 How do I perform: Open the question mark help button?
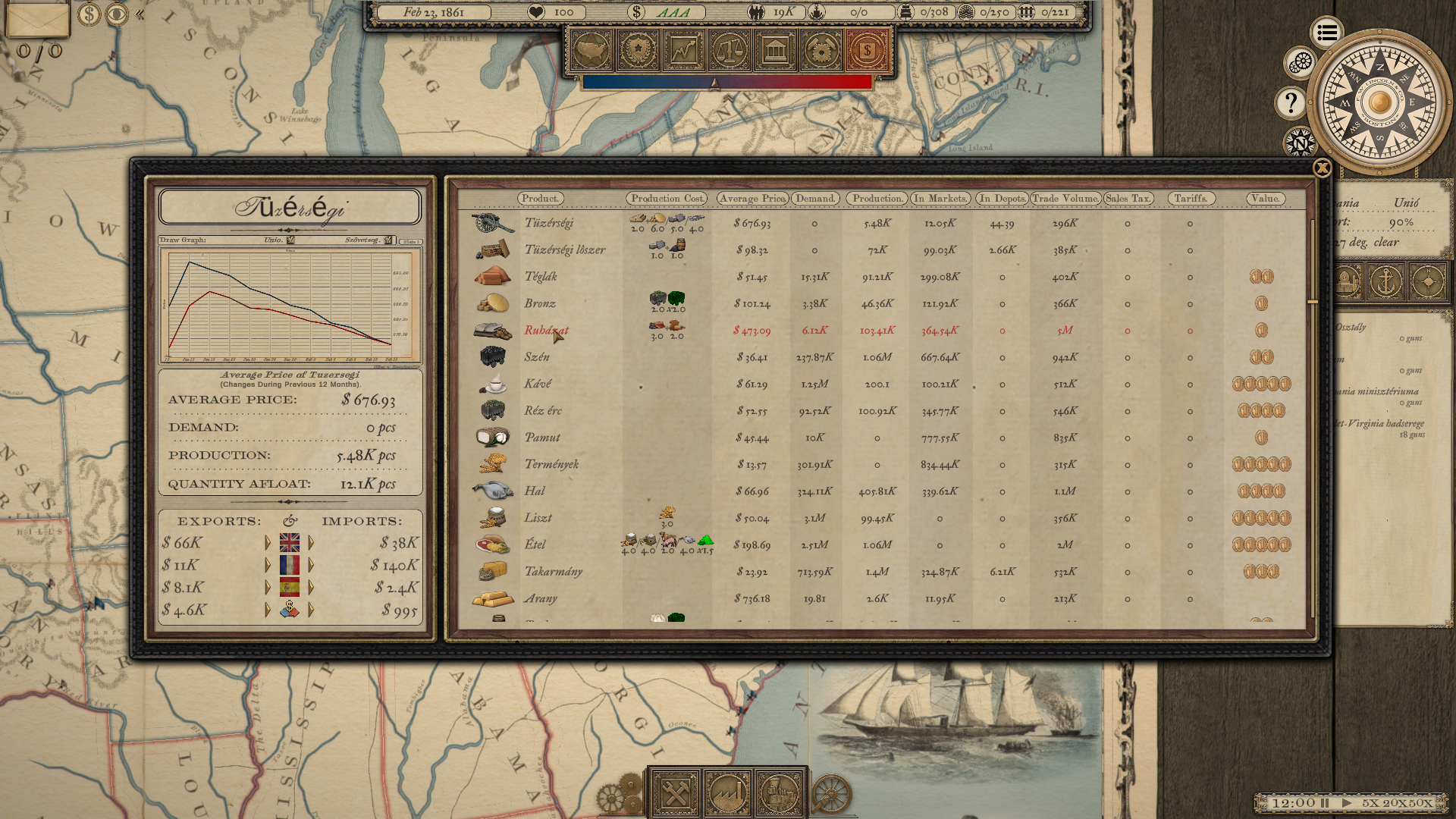tap(1291, 103)
